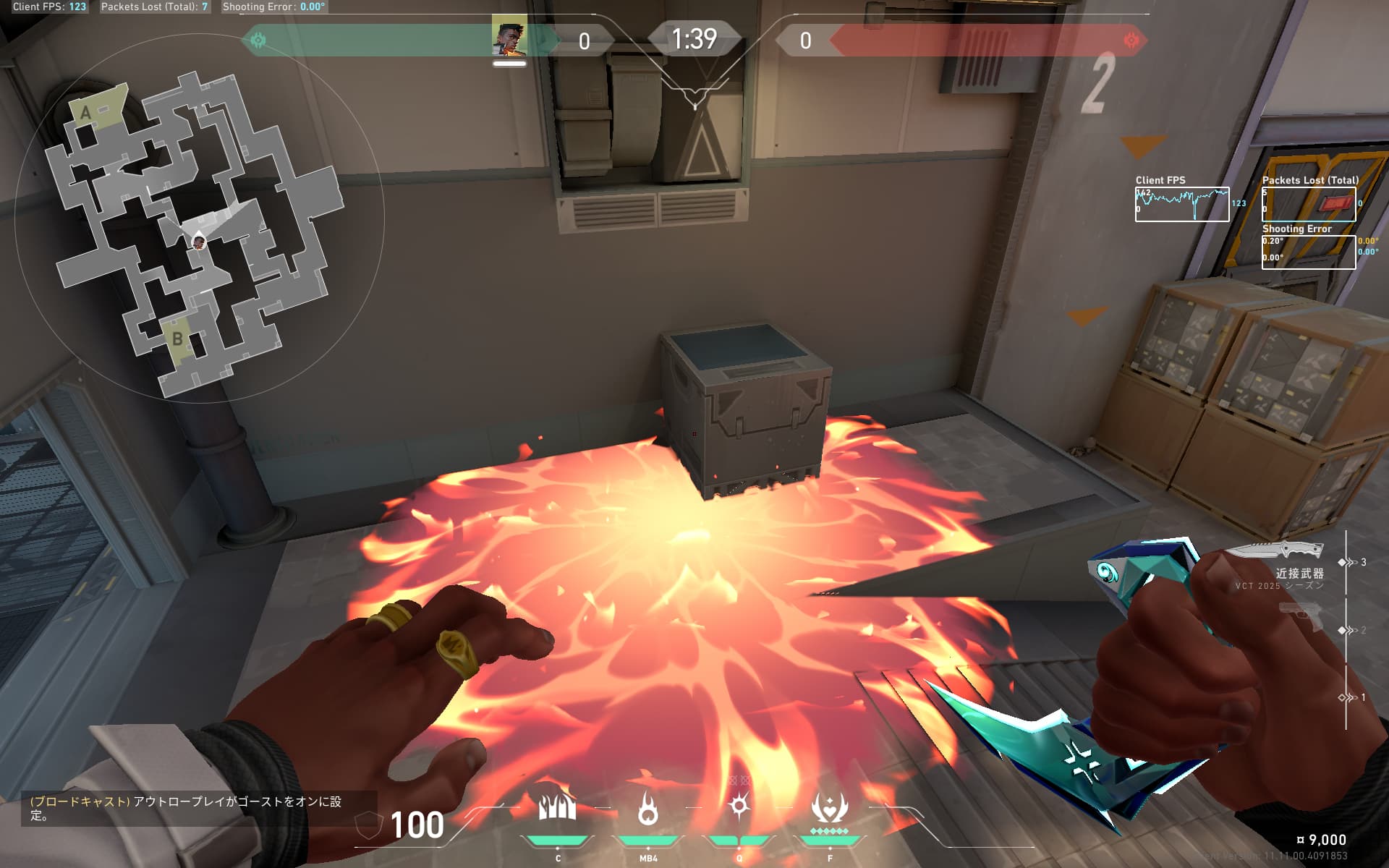Click the circular minimap
Viewport: 1389px width, 868px height.
tap(199, 217)
